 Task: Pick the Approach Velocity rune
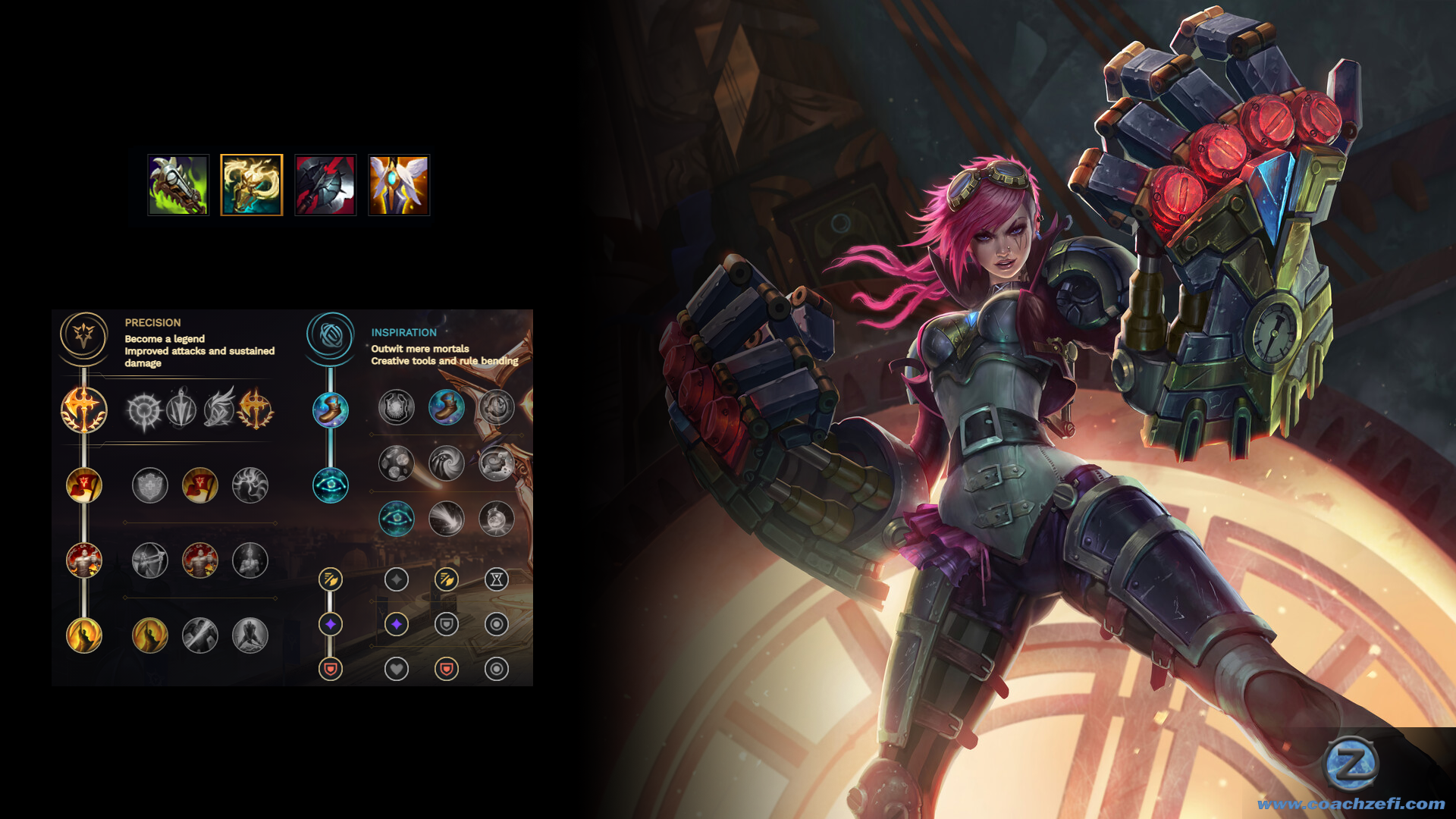pyautogui.click(x=447, y=519)
